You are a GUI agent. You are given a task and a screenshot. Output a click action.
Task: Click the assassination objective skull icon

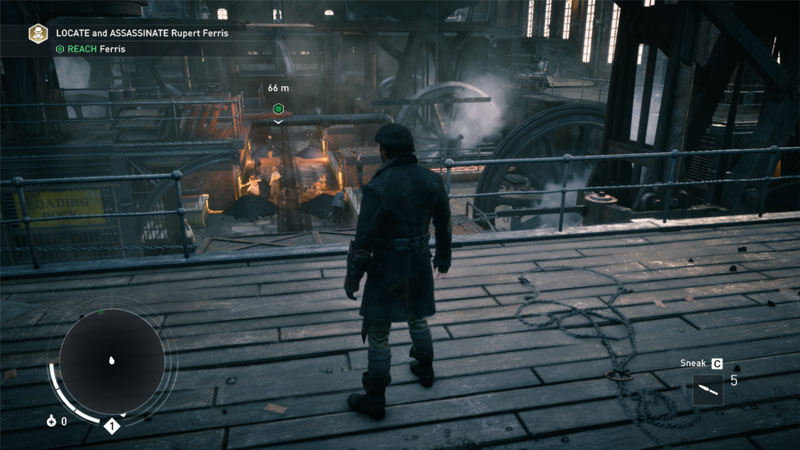coord(38,34)
